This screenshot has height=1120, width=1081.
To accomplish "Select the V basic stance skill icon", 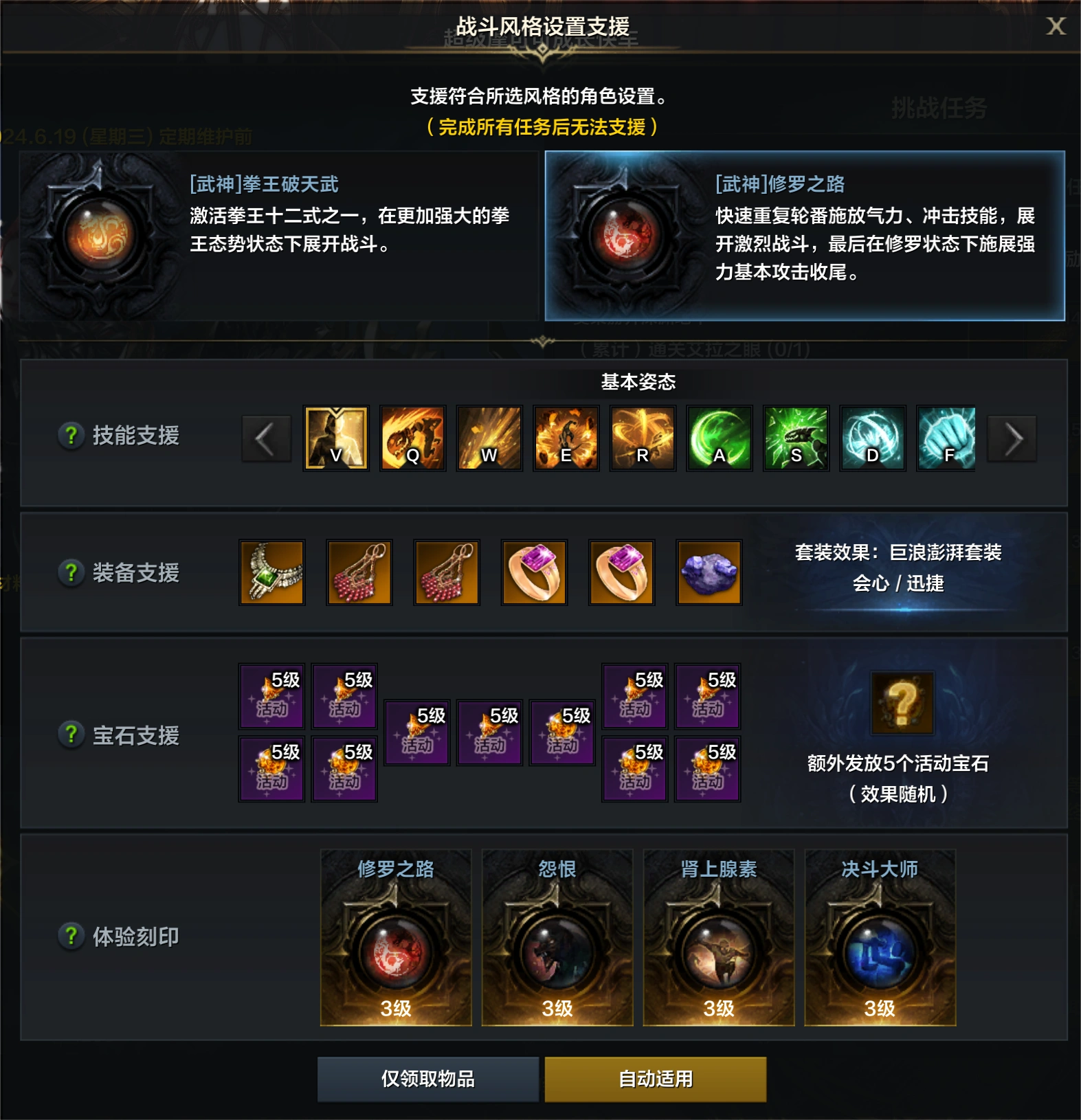I will pos(336,438).
